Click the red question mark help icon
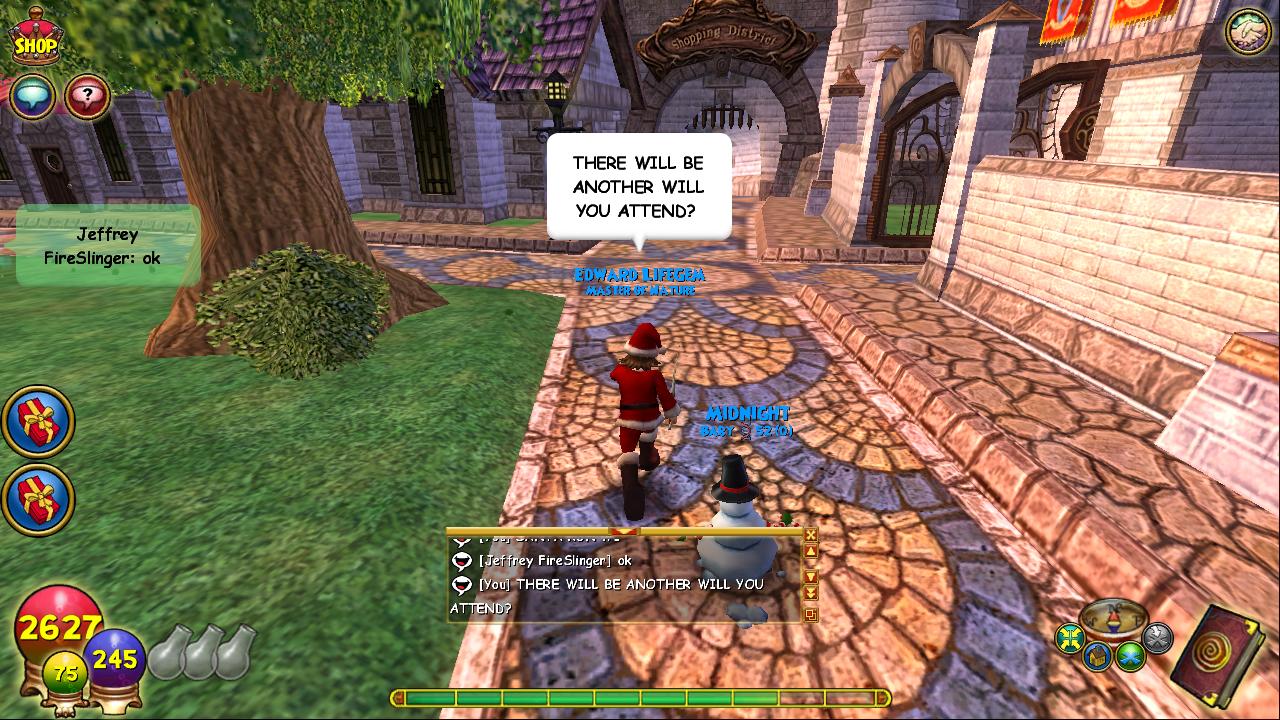1280x720 pixels. [87, 98]
